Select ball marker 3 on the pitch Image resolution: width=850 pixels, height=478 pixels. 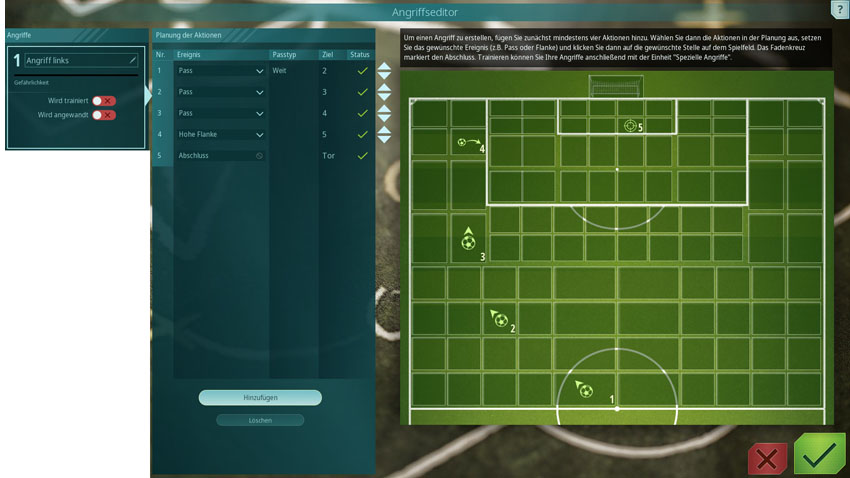pos(468,240)
